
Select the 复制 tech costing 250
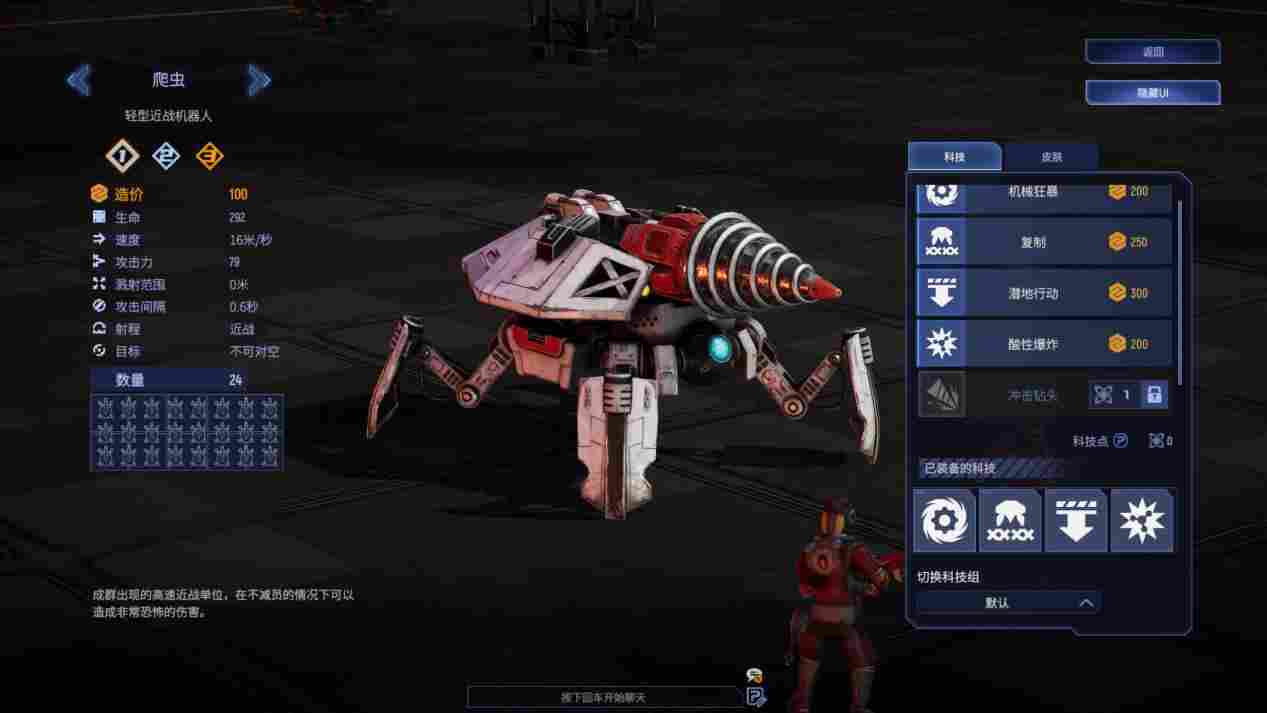(x=1044, y=242)
